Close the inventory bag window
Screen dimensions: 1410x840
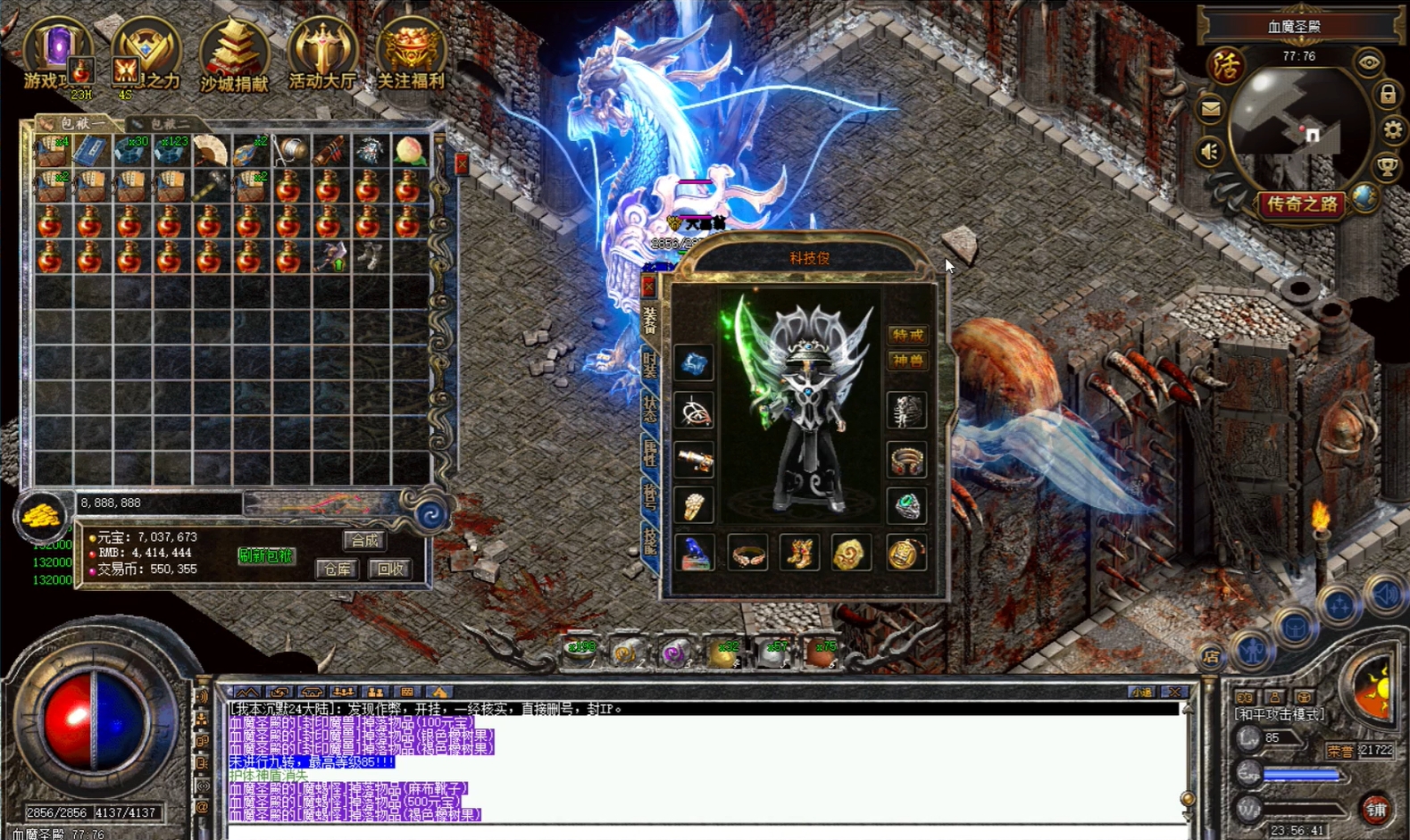(462, 164)
